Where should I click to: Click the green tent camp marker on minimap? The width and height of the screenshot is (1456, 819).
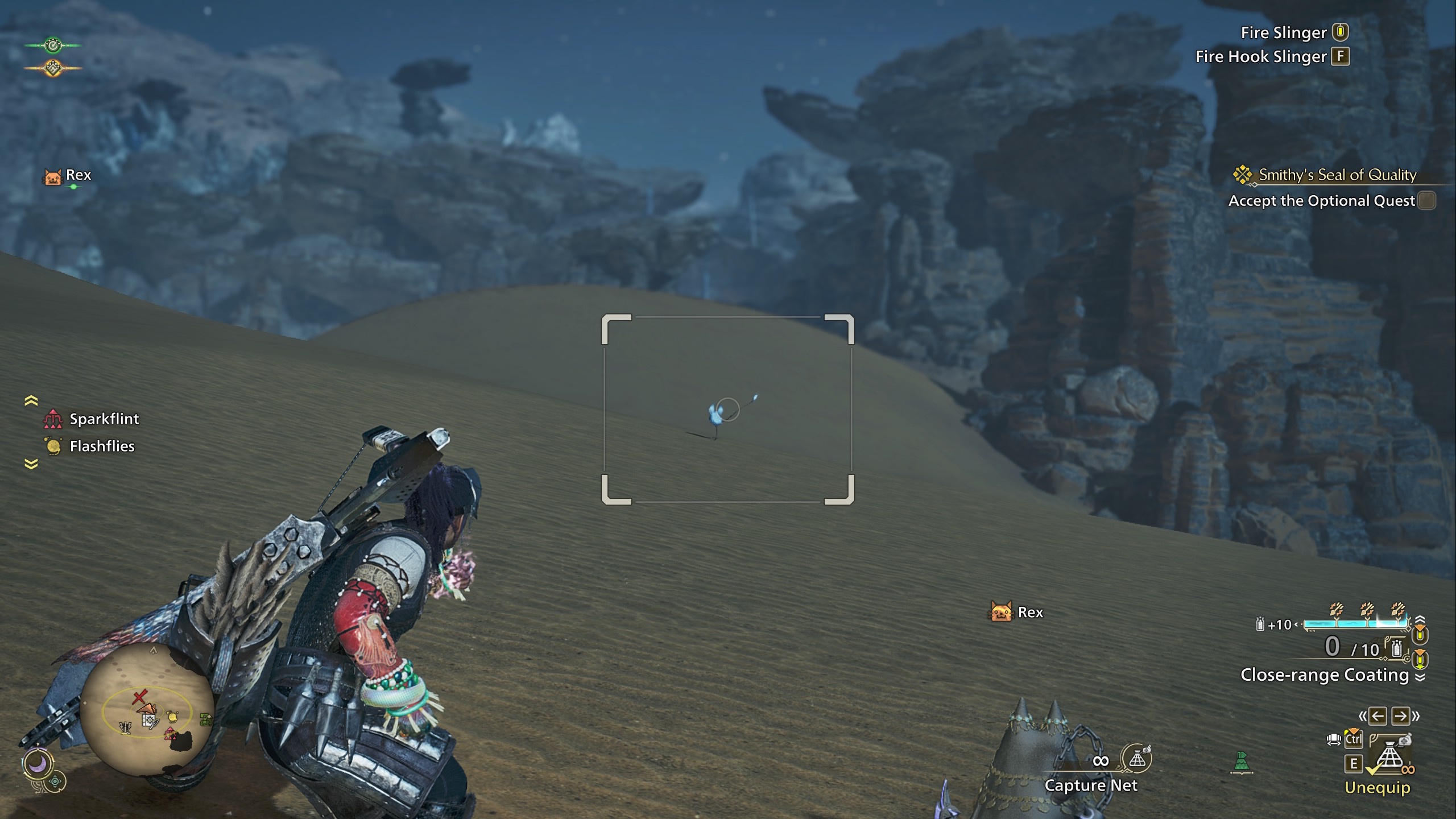coord(205,720)
